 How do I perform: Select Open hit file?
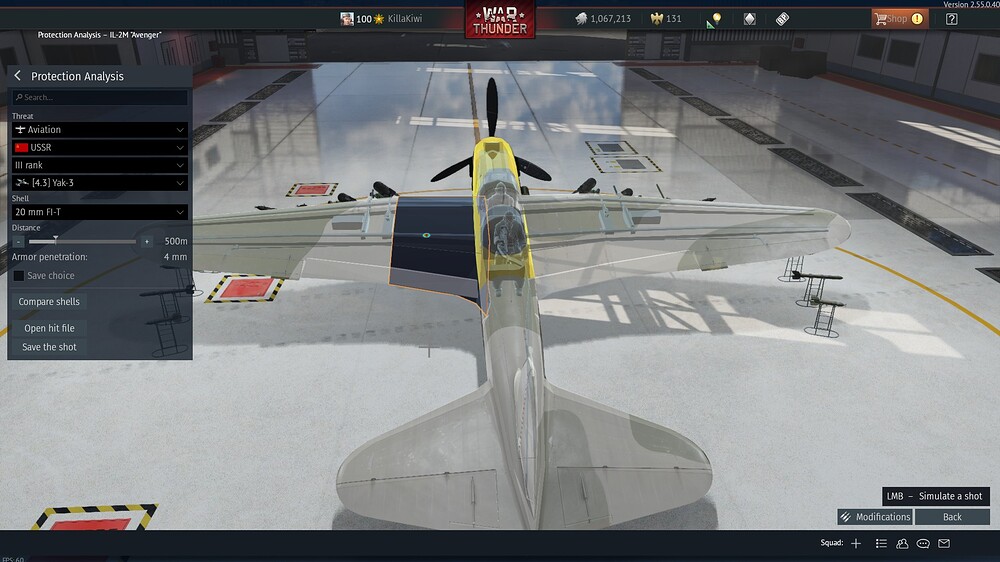49,328
